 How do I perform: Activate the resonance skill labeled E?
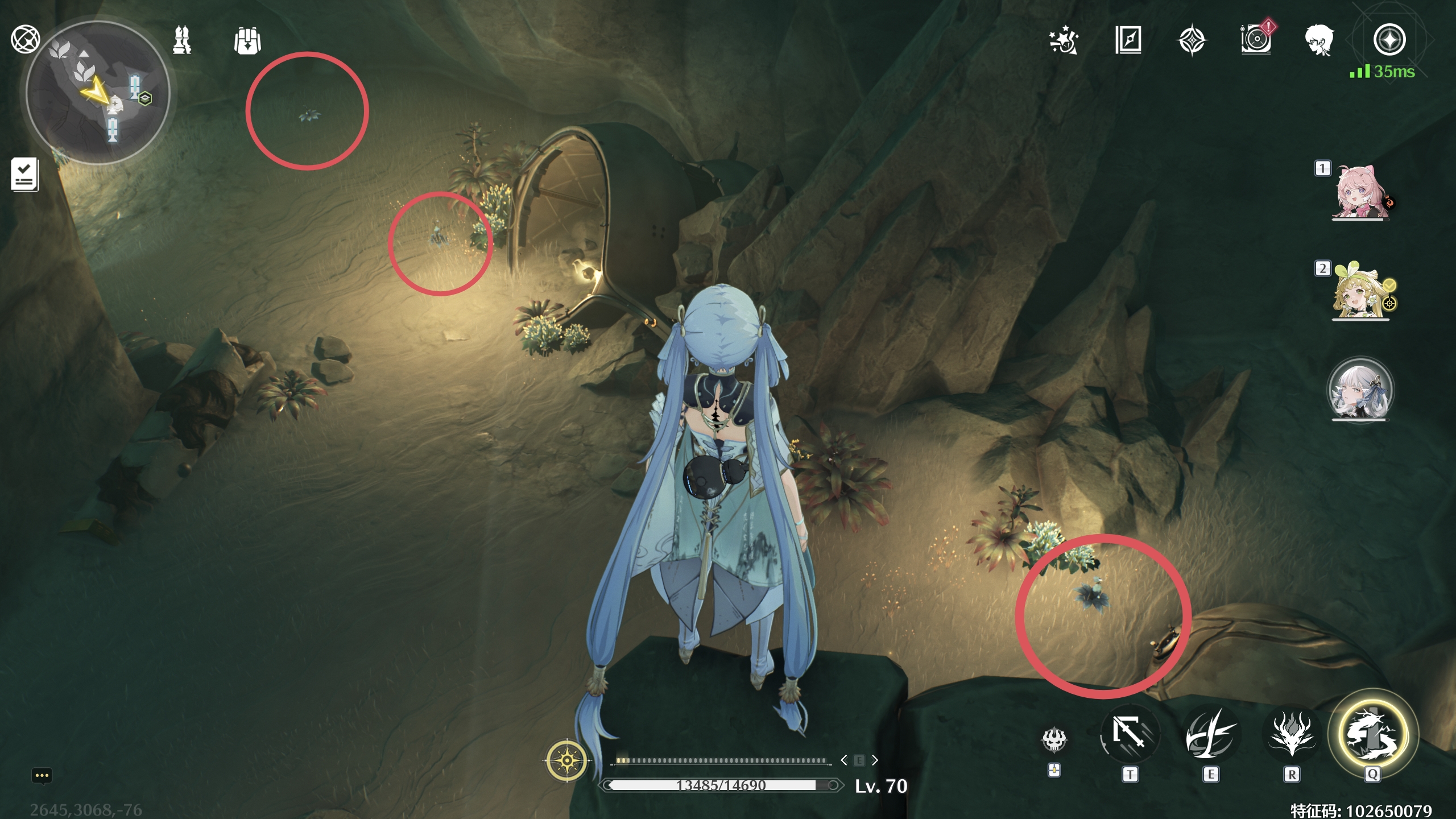pyautogui.click(x=1210, y=735)
